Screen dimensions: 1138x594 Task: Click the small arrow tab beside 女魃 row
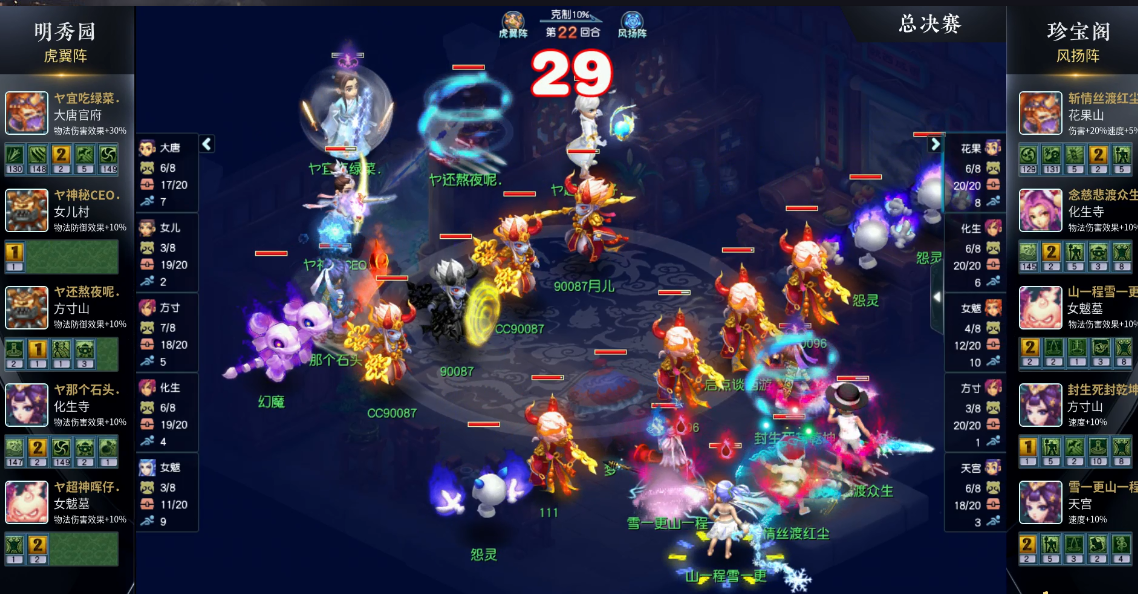(x=937, y=298)
